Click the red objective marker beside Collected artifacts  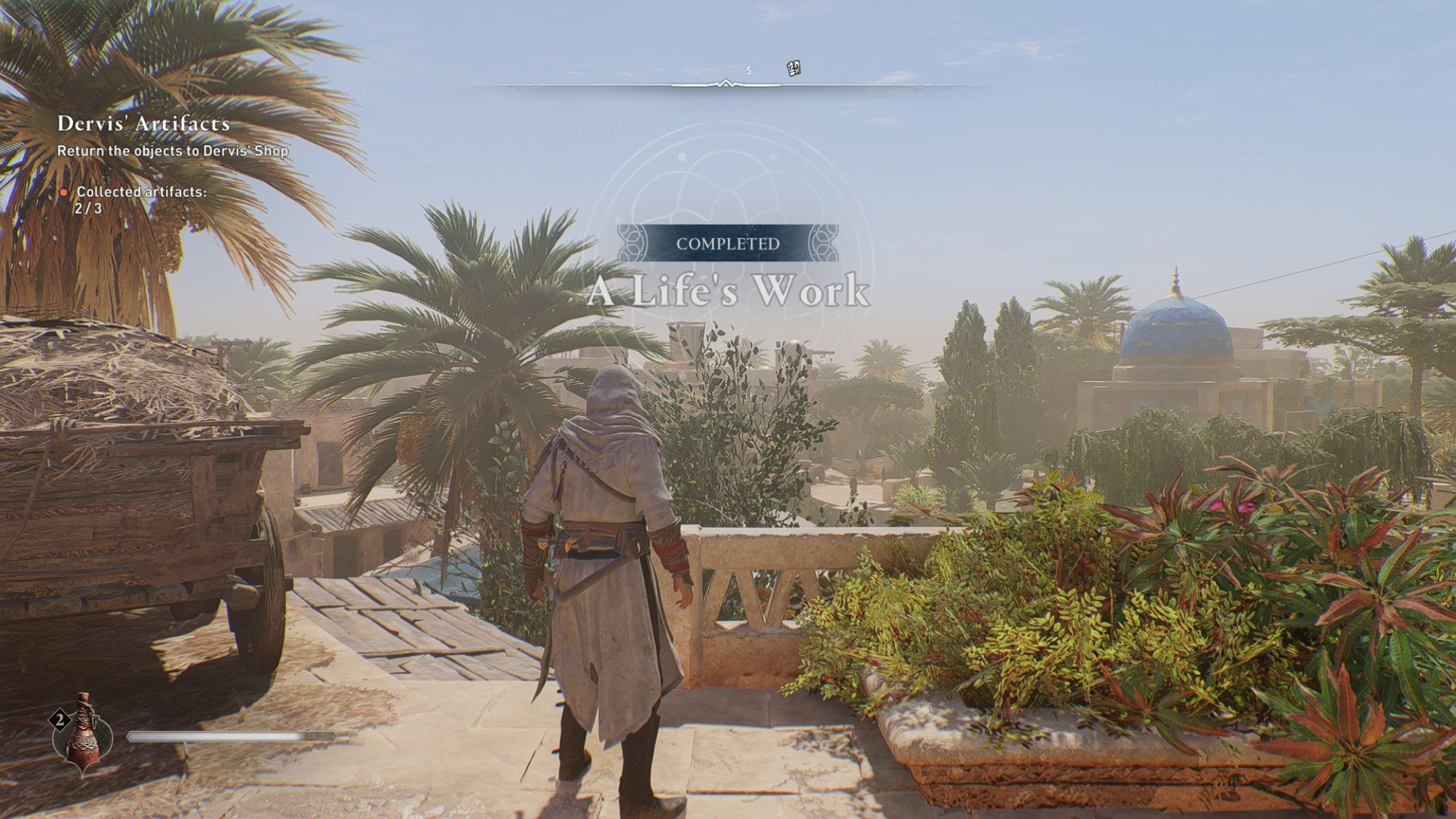click(x=64, y=193)
